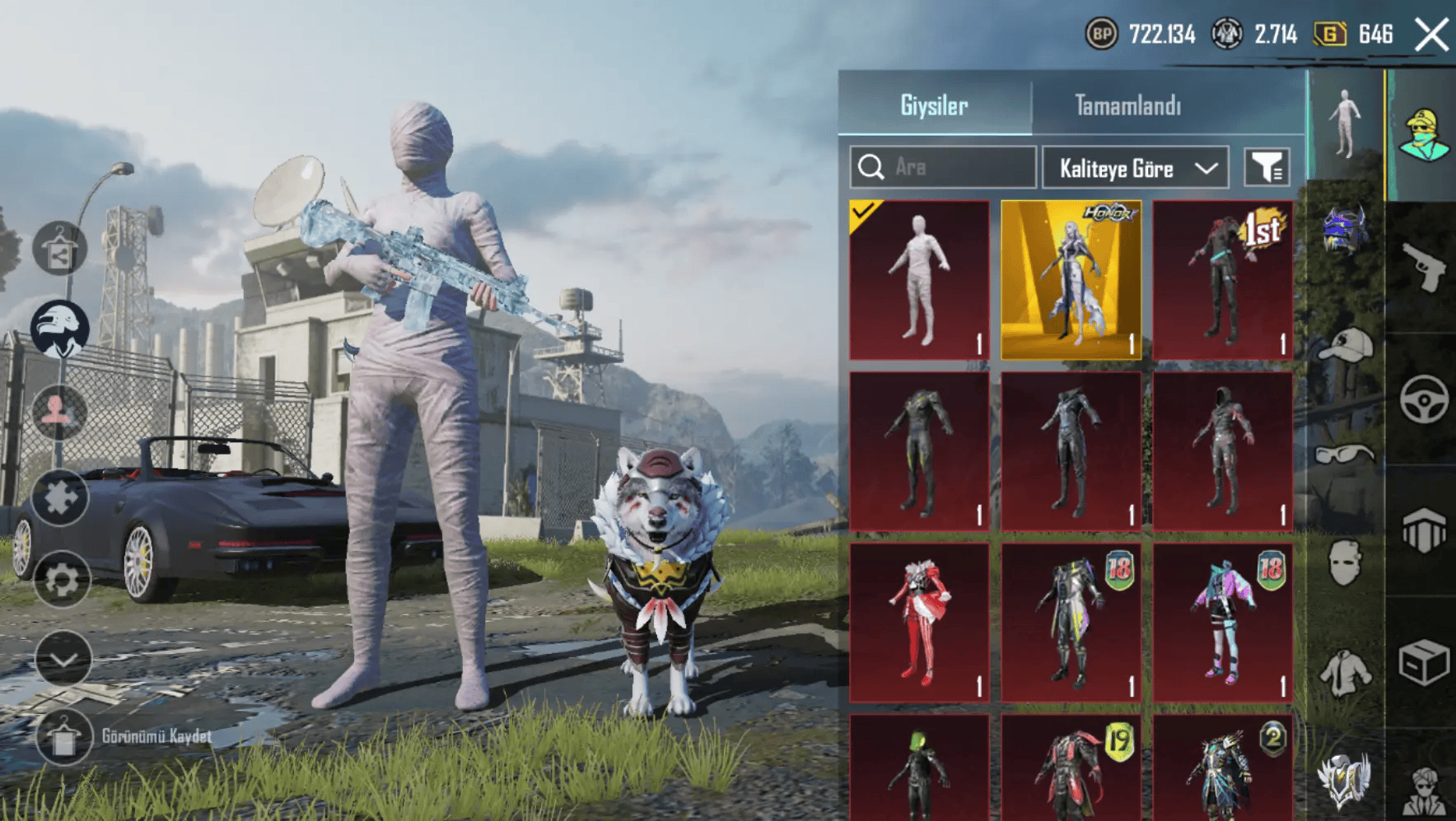Collapse the left side menu arrow
The width and height of the screenshot is (1456, 821).
pos(63,658)
